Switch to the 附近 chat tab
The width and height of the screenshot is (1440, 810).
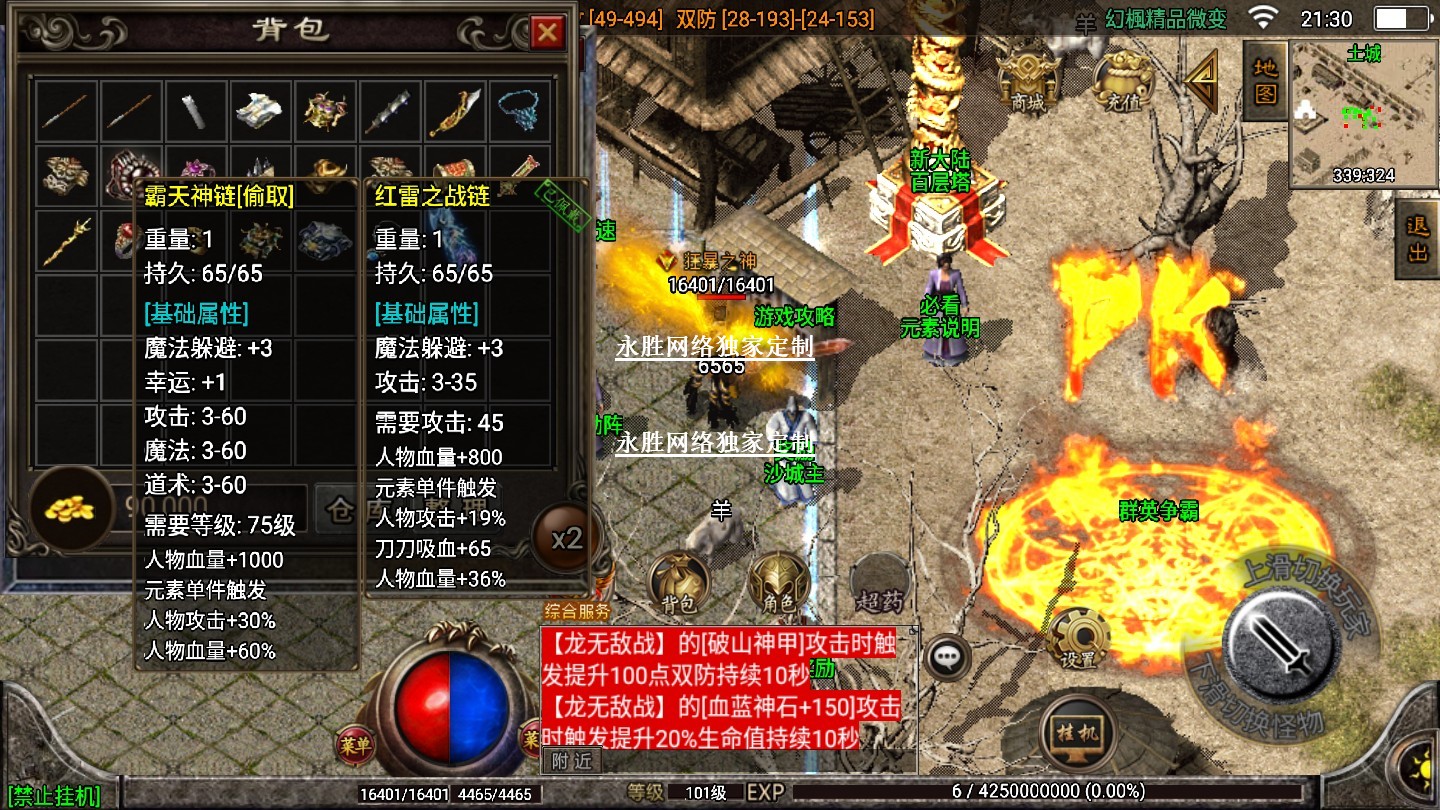pos(572,760)
